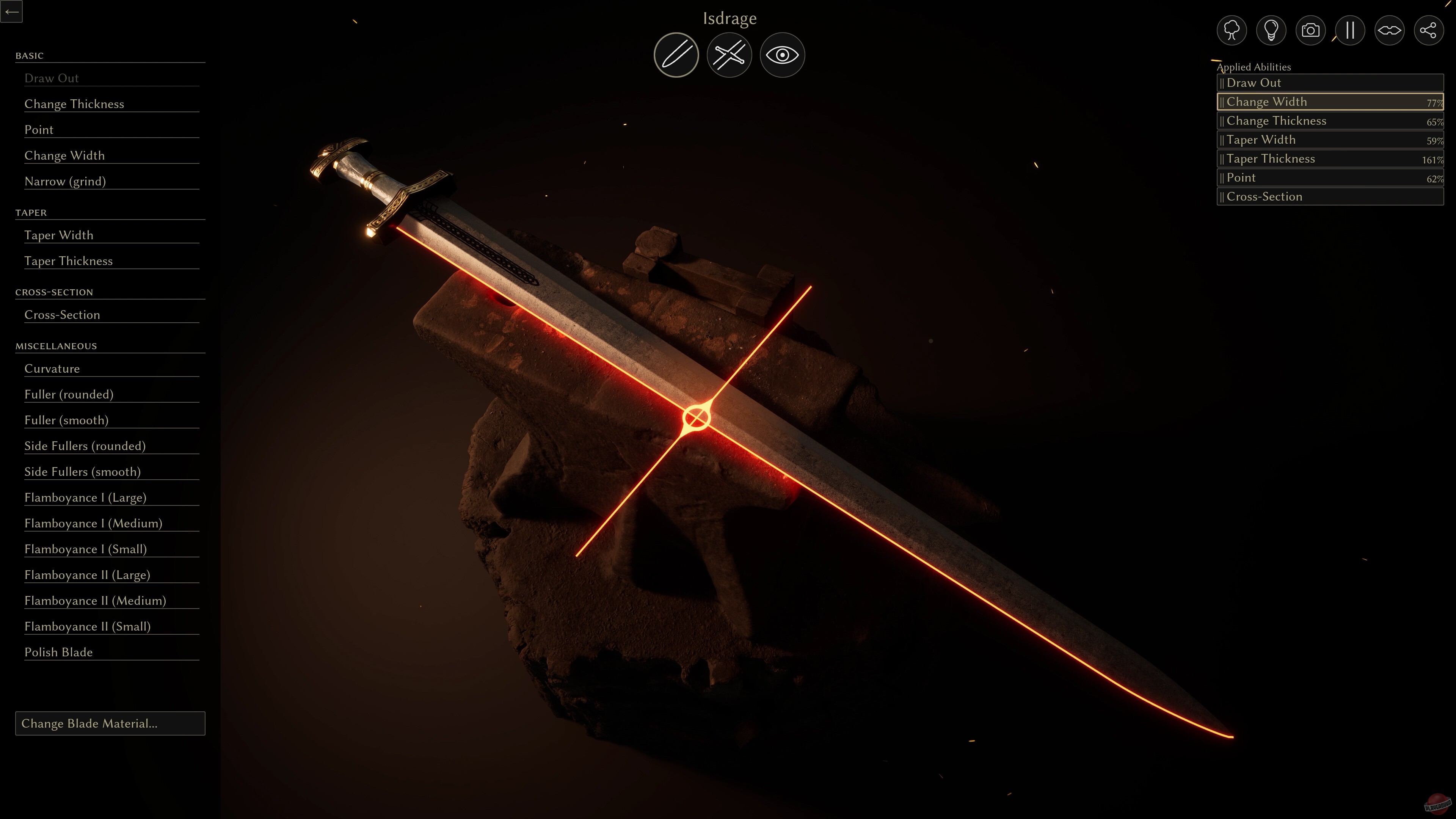Click the pause icon in the toolbar

point(1350,30)
